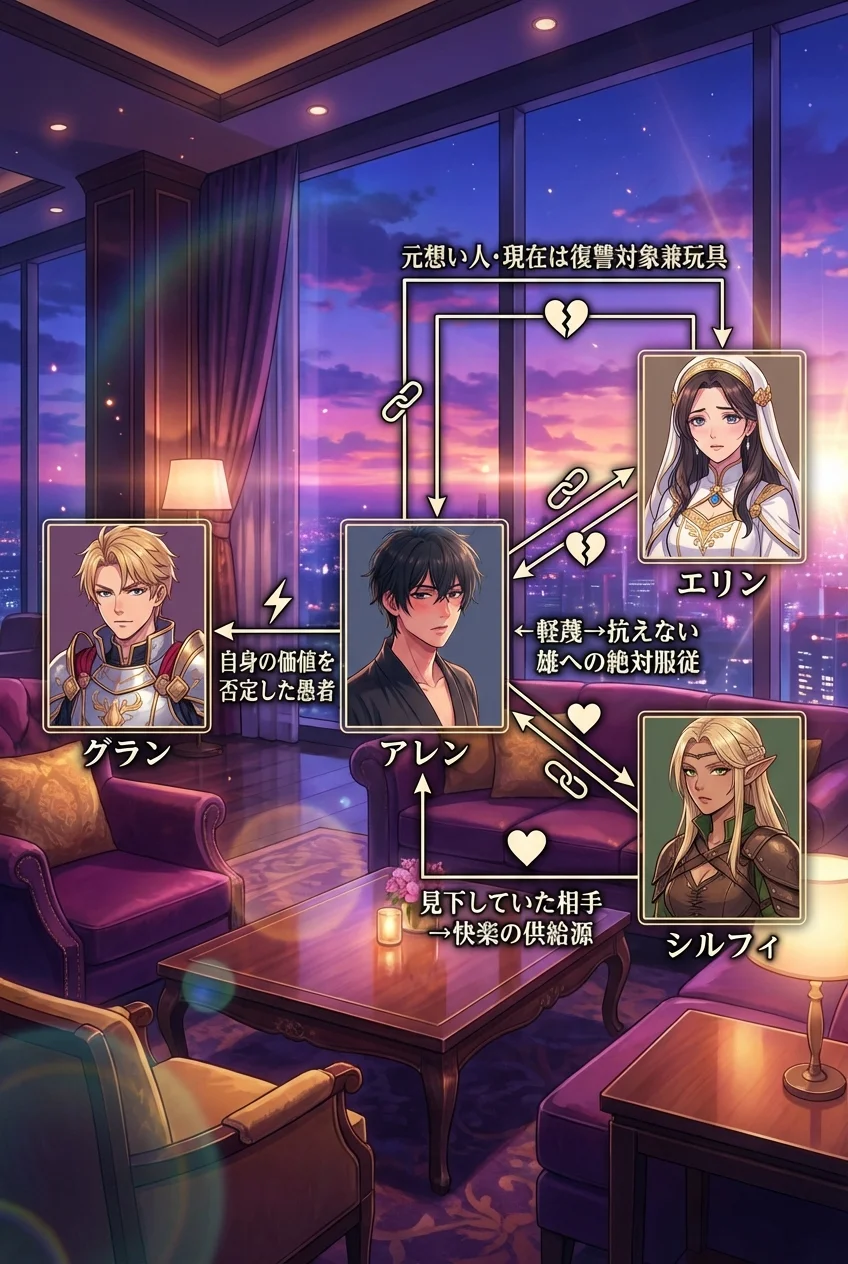Choose the veiled priestess Erin's portrait
The width and height of the screenshot is (848, 1264).
tap(721, 456)
